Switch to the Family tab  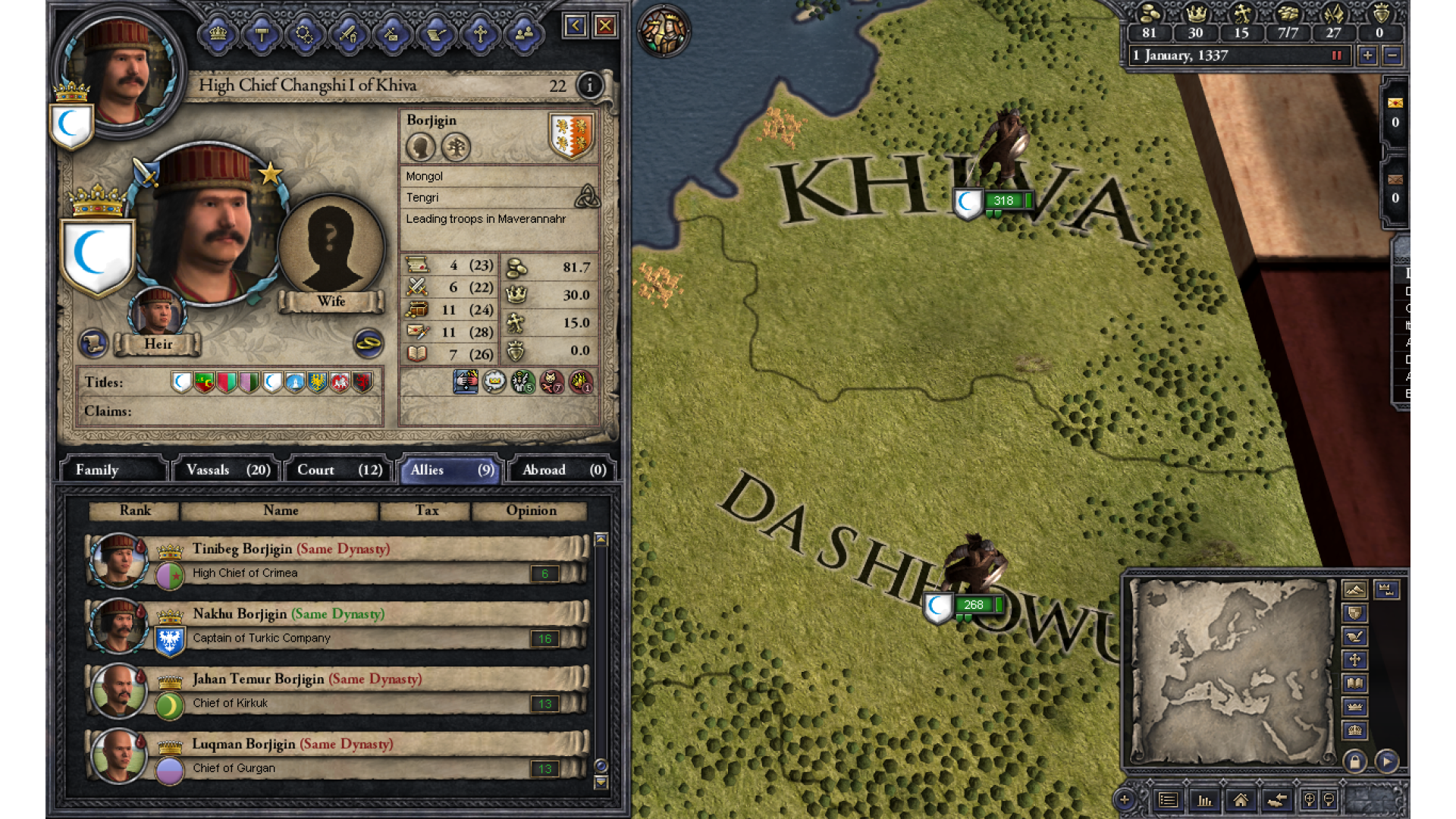112,470
